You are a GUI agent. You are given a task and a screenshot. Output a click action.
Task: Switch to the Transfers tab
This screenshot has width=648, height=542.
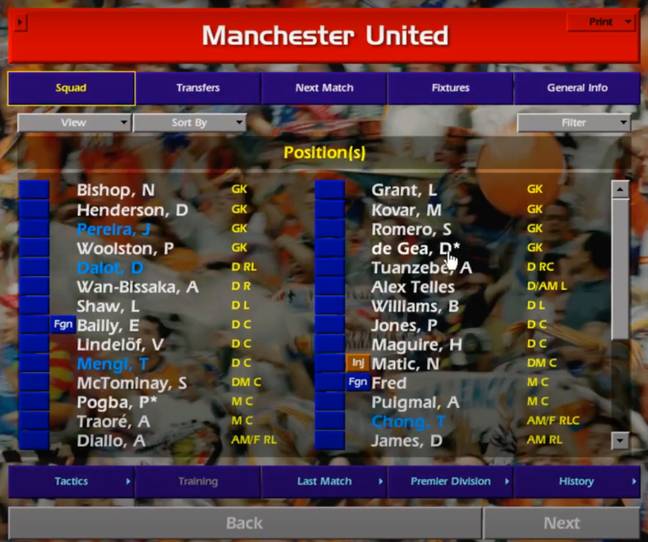(198, 88)
